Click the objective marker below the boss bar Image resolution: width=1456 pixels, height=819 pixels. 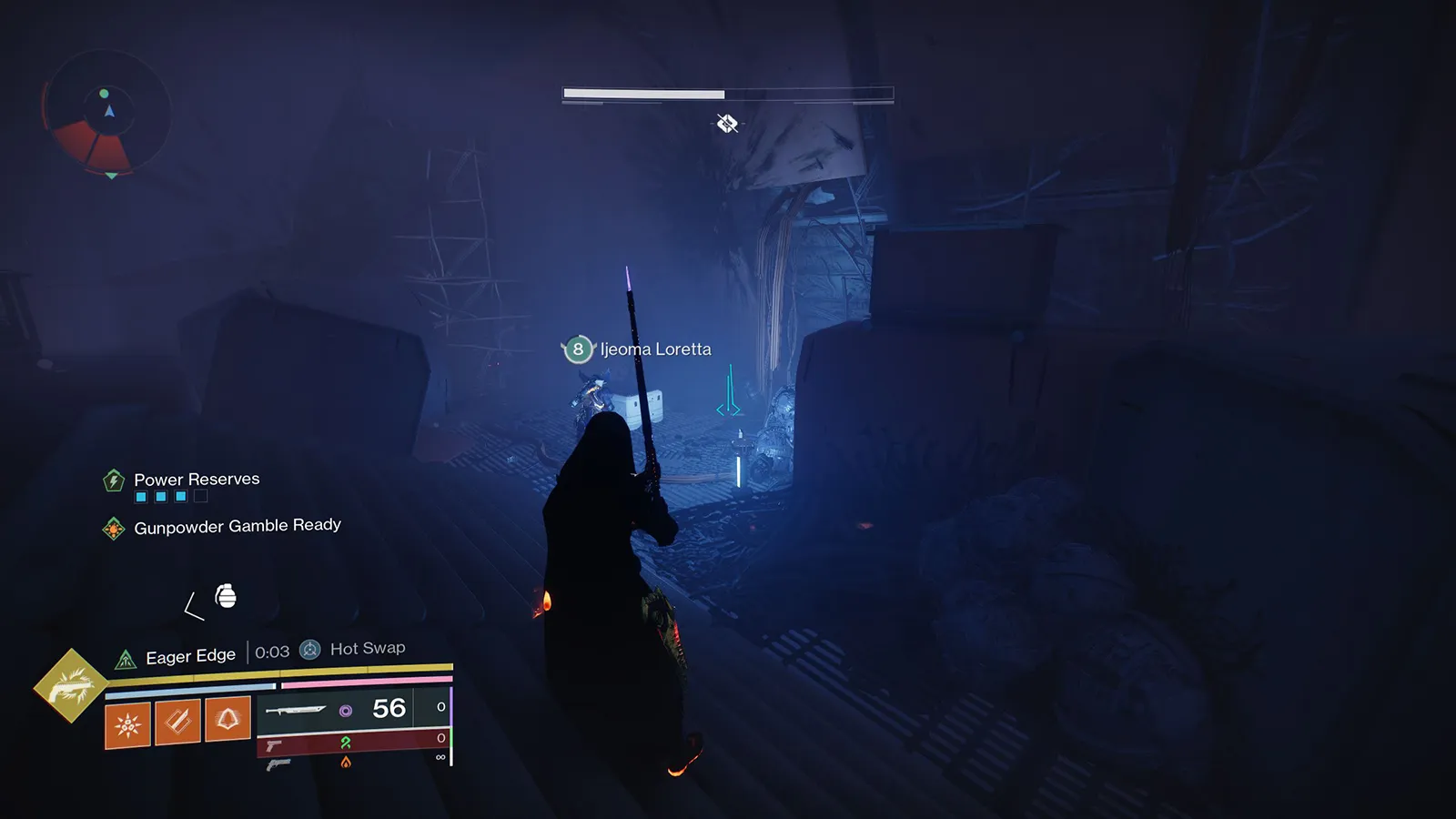[726, 124]
